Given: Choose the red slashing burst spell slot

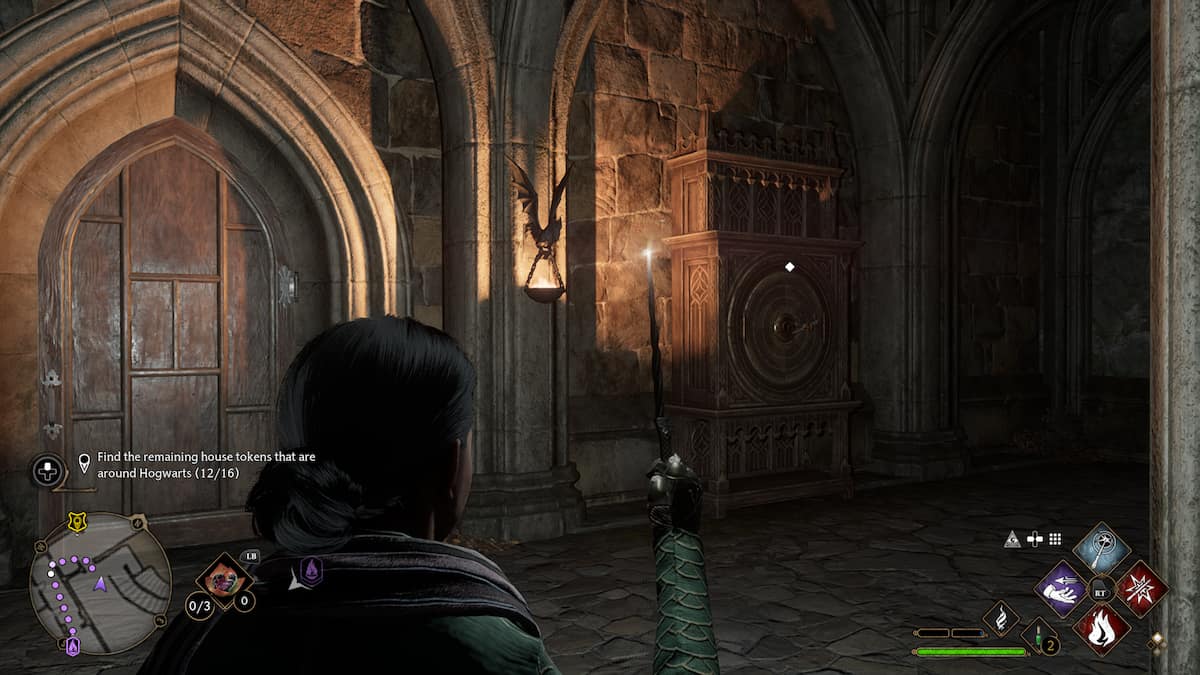Looking at the screenshot, I should click(1141, 589).
